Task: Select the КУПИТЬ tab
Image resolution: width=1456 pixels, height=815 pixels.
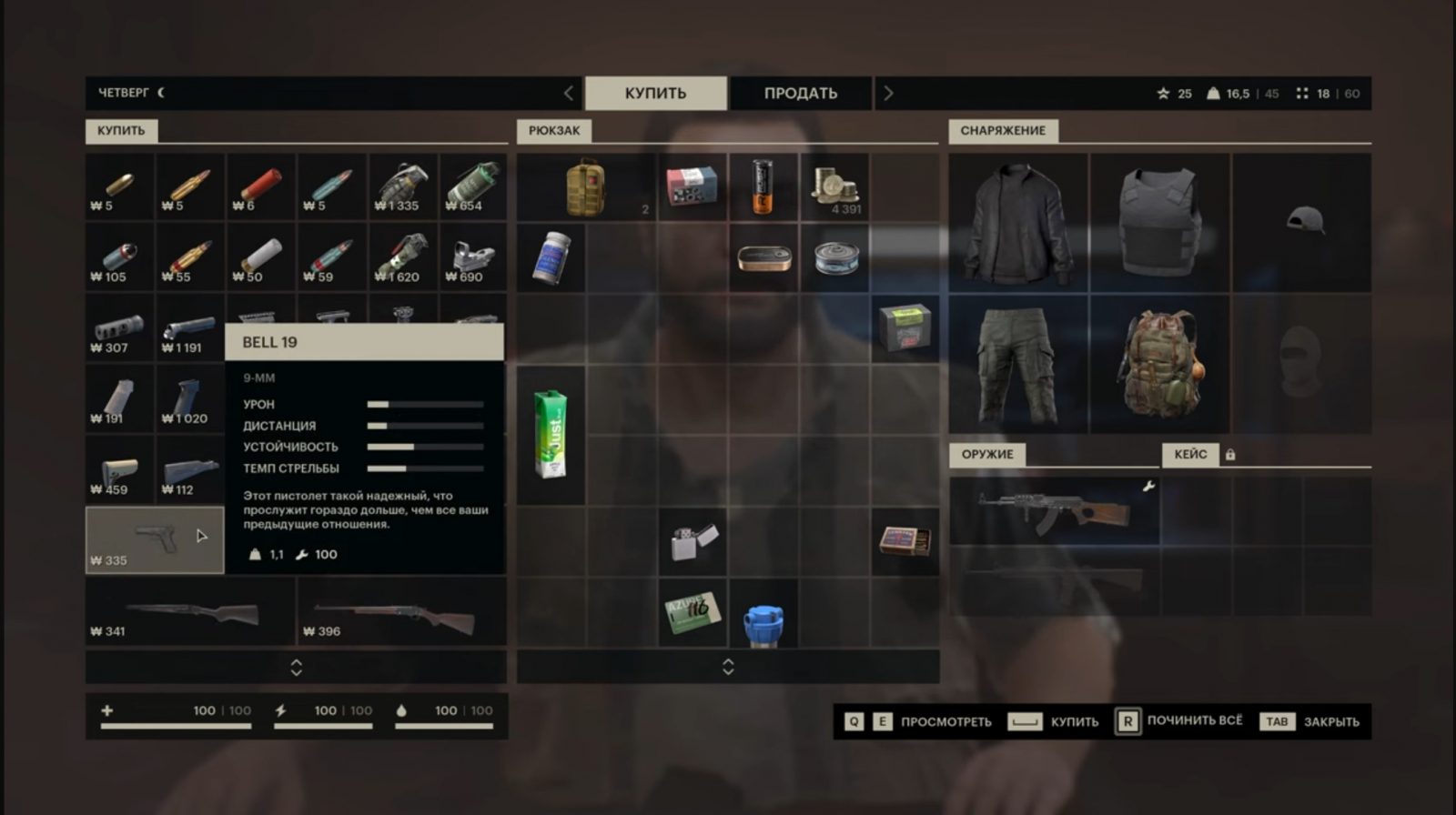Action: tap(655, 93)
